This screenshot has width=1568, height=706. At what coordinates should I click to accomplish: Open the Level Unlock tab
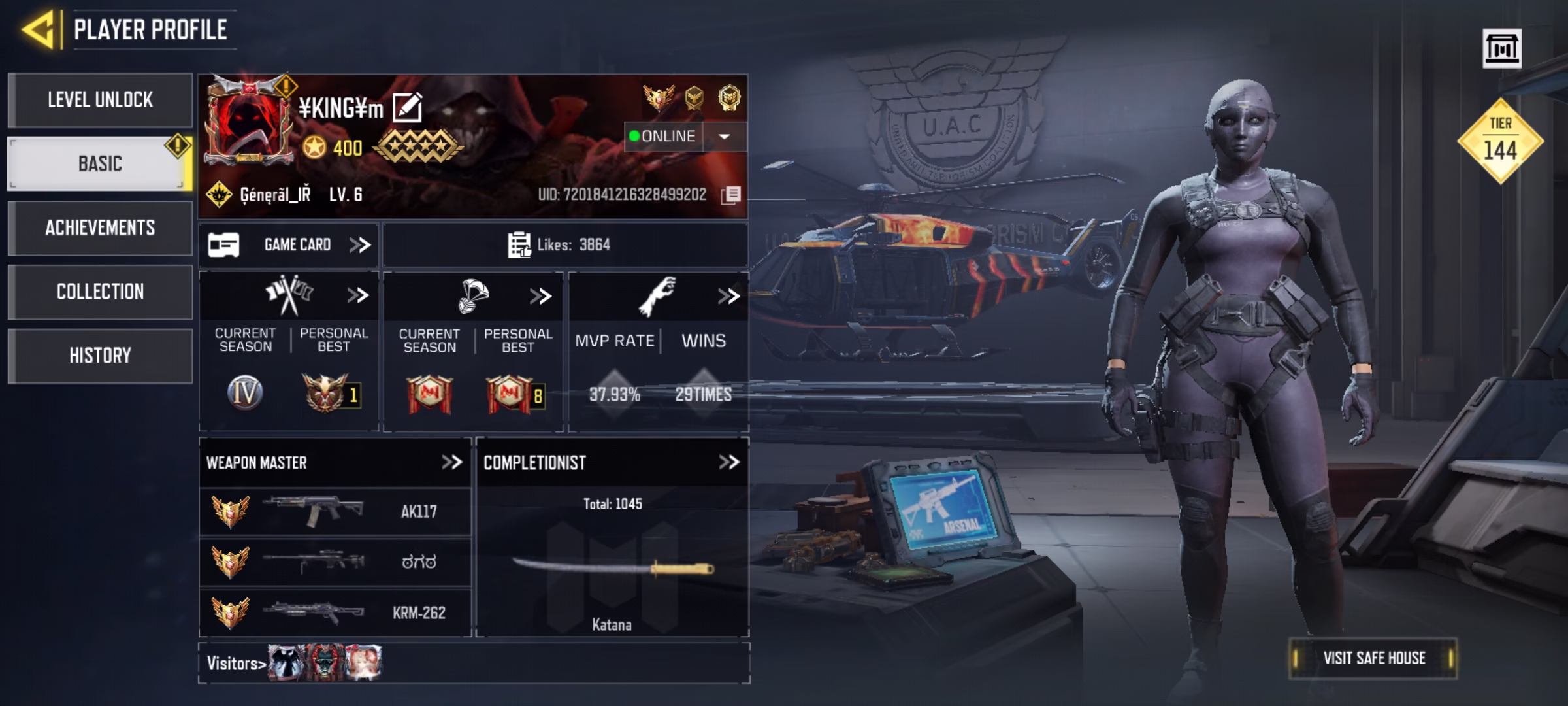tap(100, 100)
